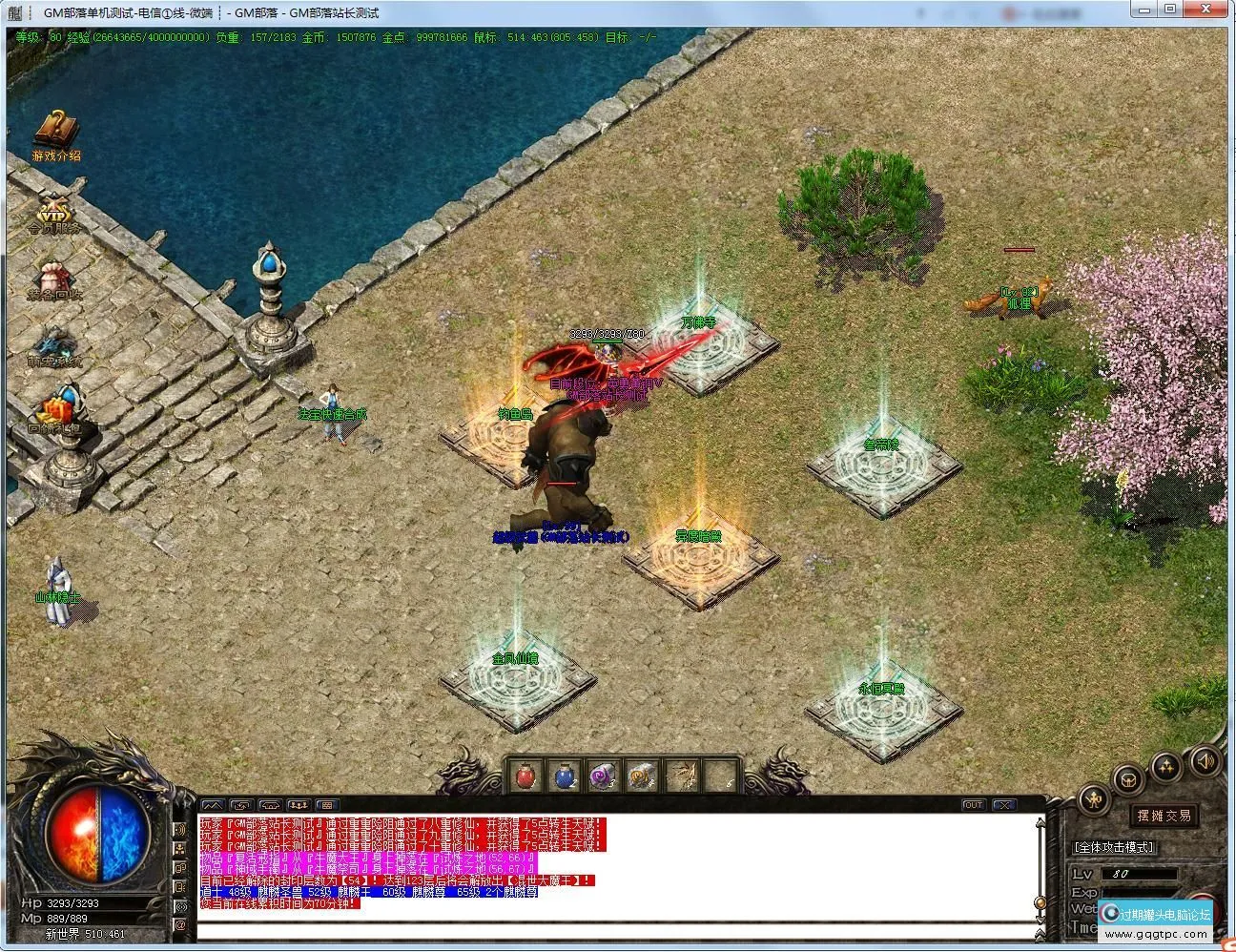Image resolution: width=1236 pixels, height=952 pixels.
Task: Open the skills round button with stars
Action: point(1167,766)
